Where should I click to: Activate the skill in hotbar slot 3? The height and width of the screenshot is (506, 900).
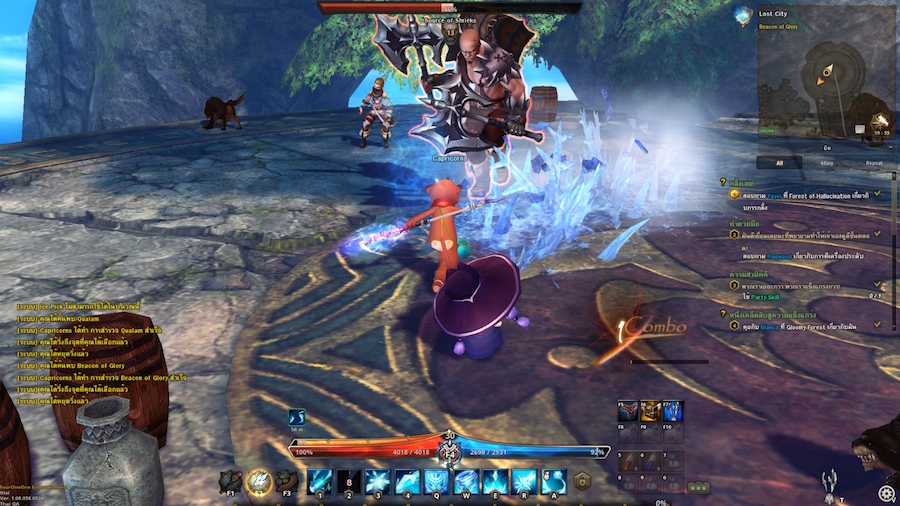pyautogui.click(x=378, y=481)
